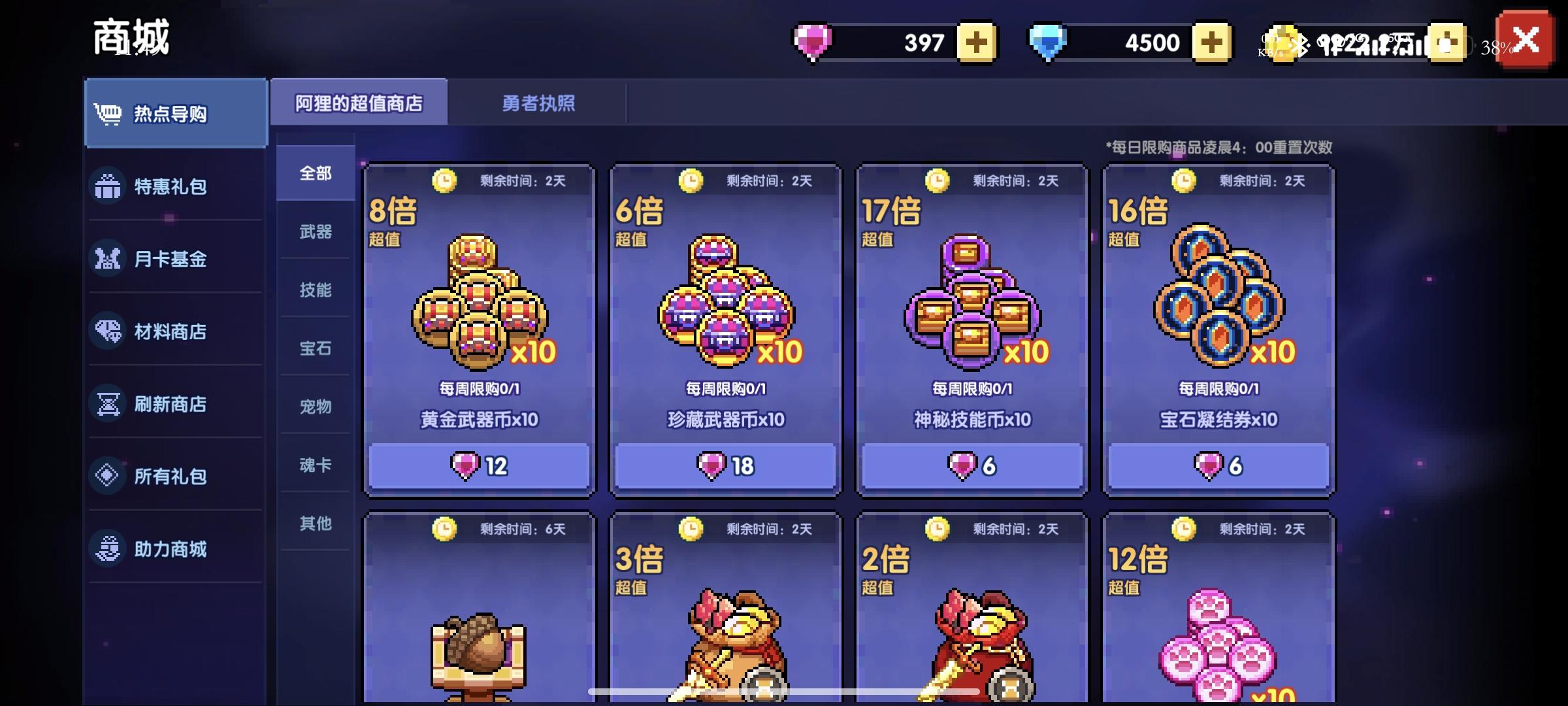This screenshot has width=1568, height=706.
Task: Switch to the 魂卡 category
Action: tap(315, 465)
